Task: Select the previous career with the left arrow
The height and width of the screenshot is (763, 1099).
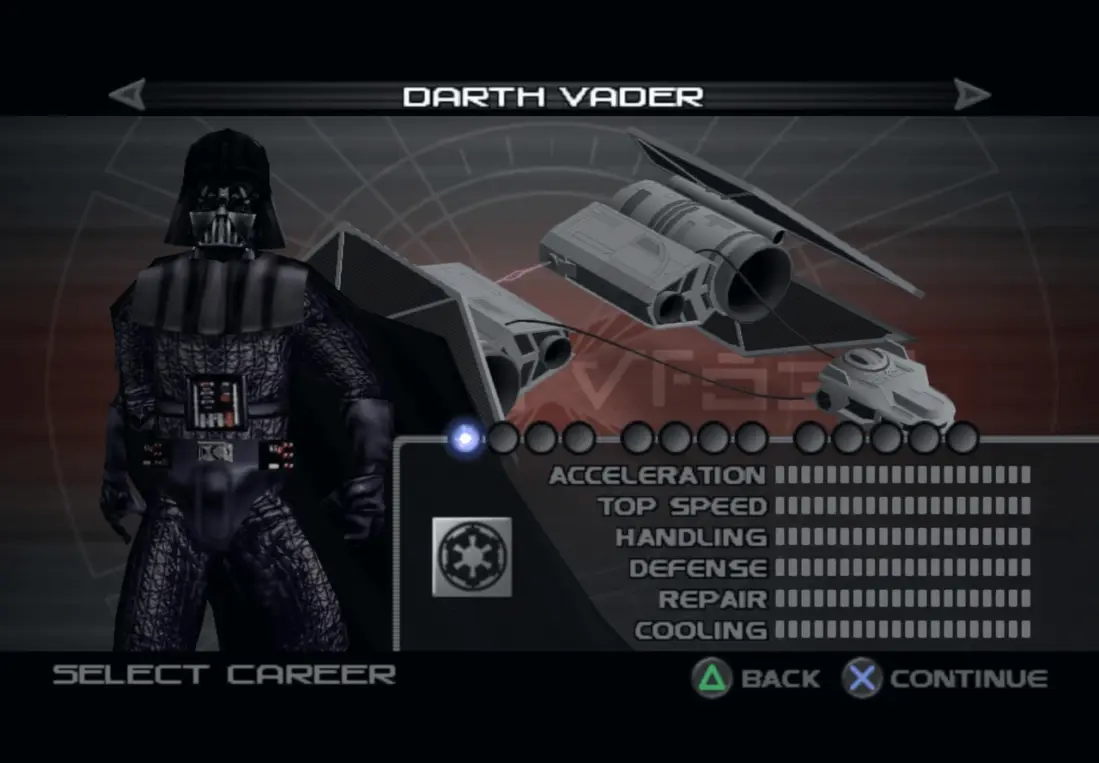Action: [x=127, y=96]
